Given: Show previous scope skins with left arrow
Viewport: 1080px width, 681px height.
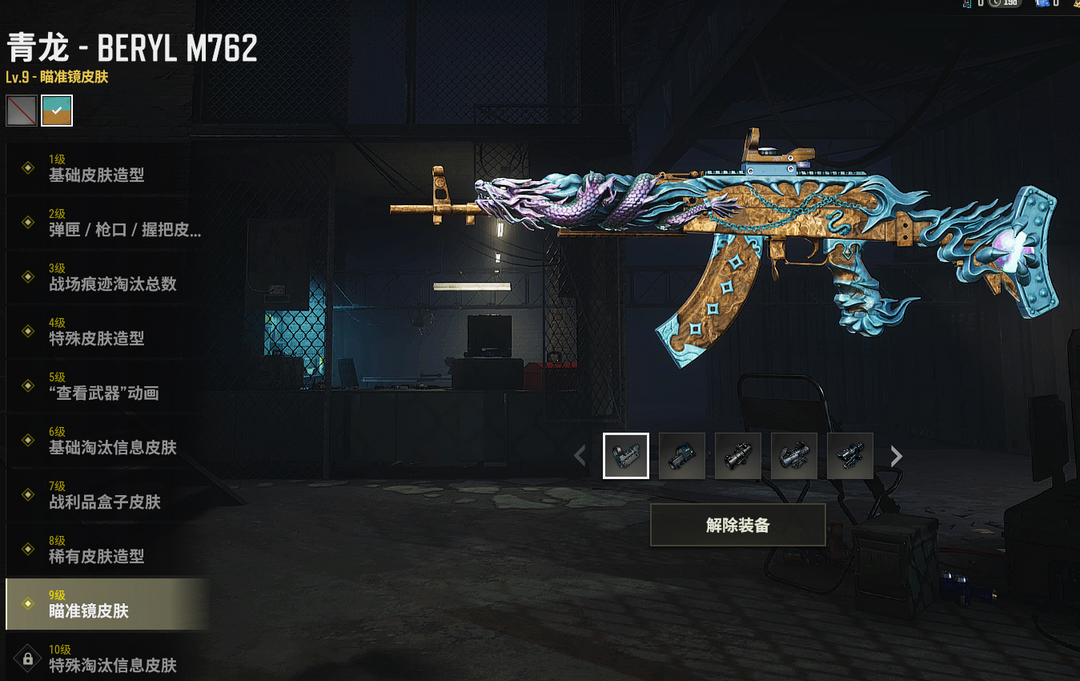Looking at the screenshot, I should pos(580,456).
